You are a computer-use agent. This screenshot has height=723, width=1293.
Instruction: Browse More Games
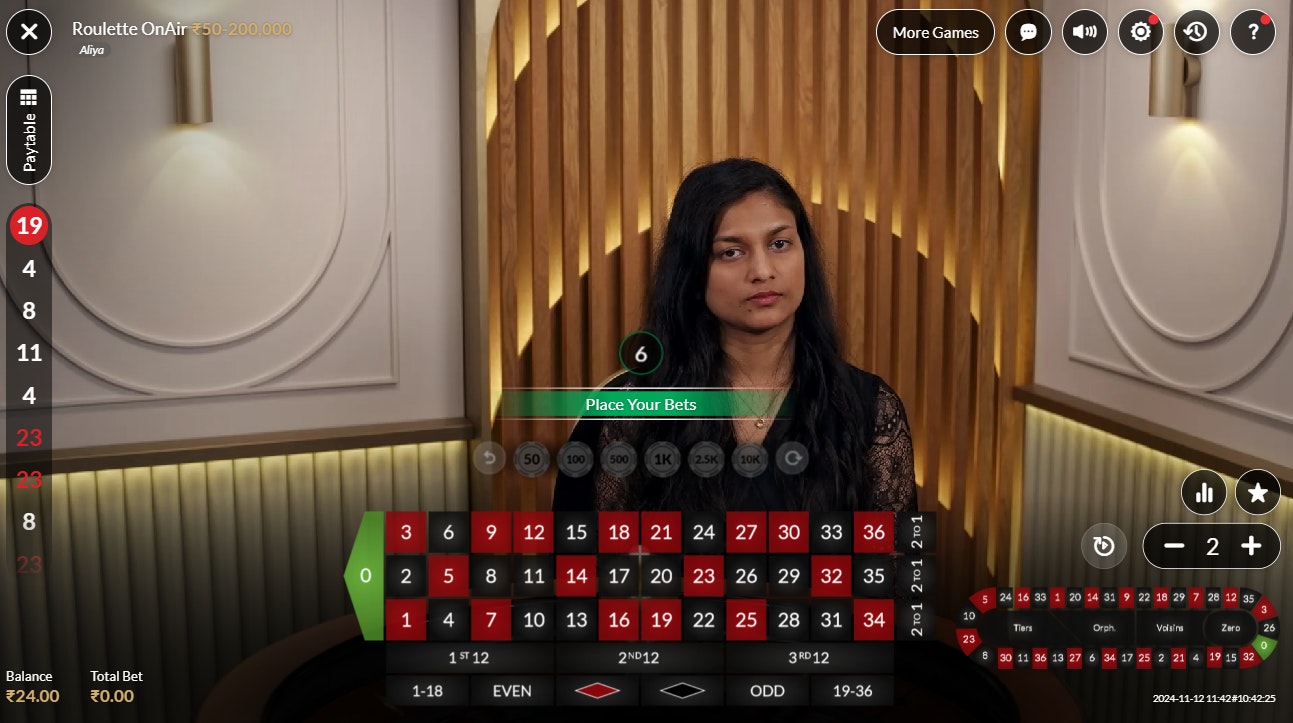coord(934,32)
